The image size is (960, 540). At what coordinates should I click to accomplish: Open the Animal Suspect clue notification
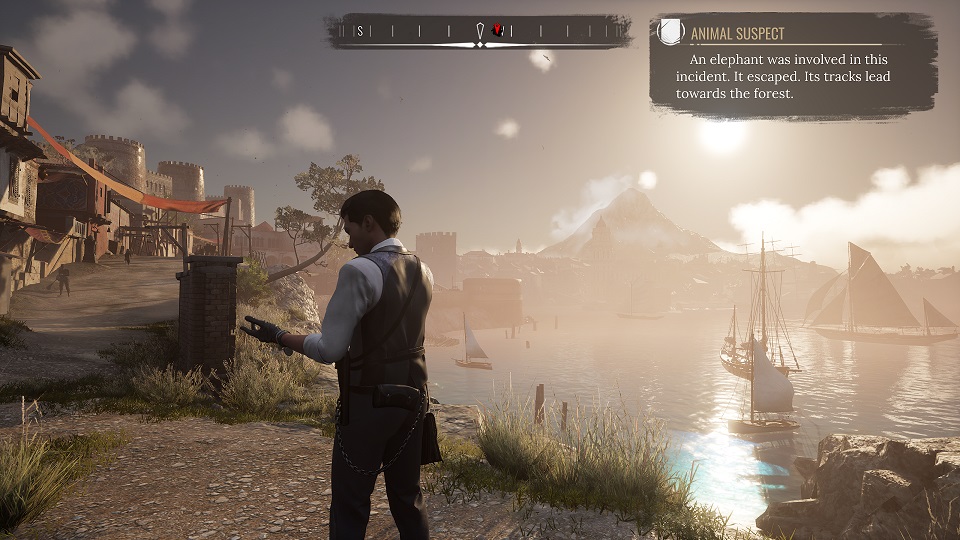[x=791, y=65]
